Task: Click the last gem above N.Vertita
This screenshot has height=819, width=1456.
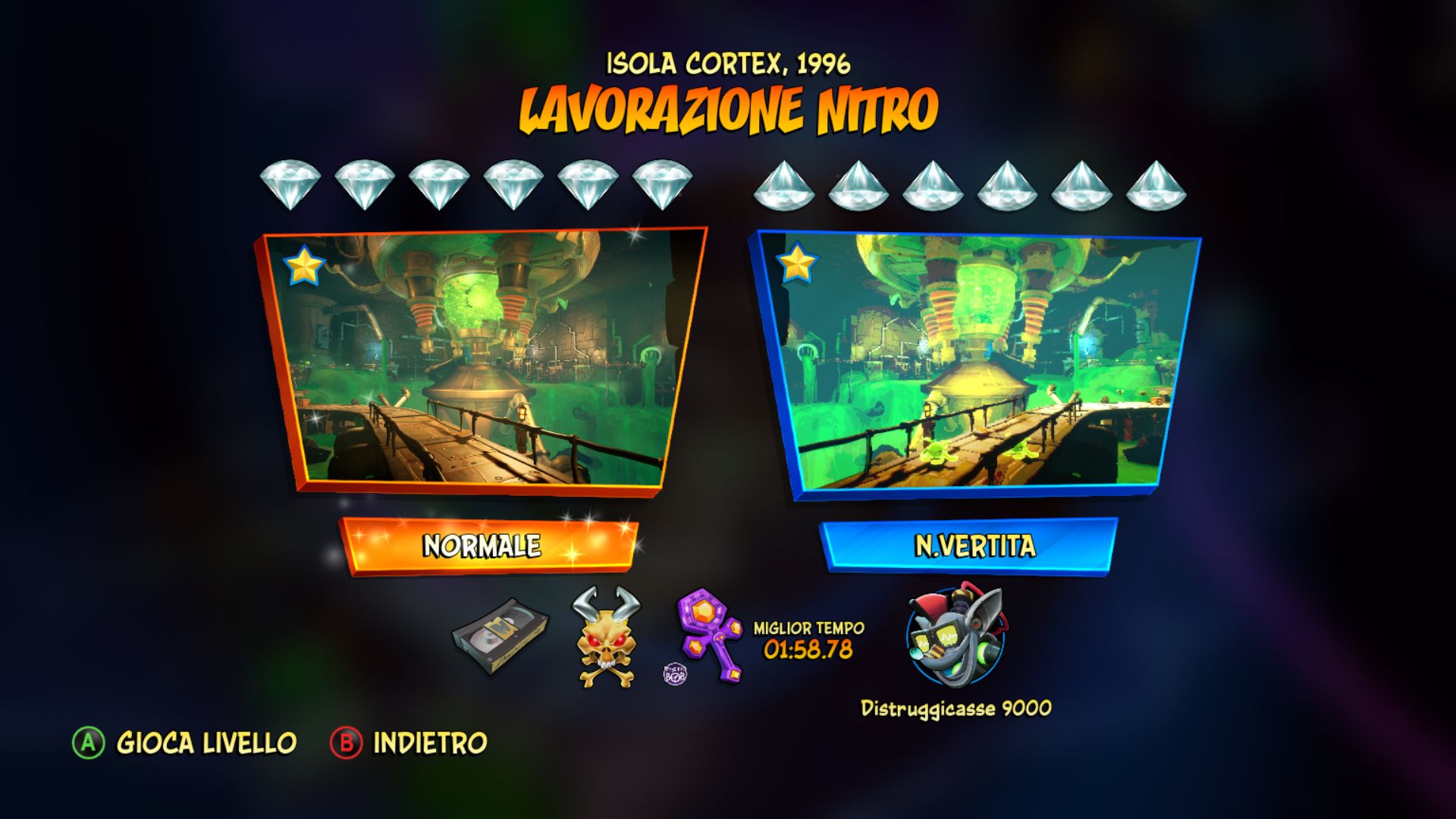Action: pos(1156,186)
